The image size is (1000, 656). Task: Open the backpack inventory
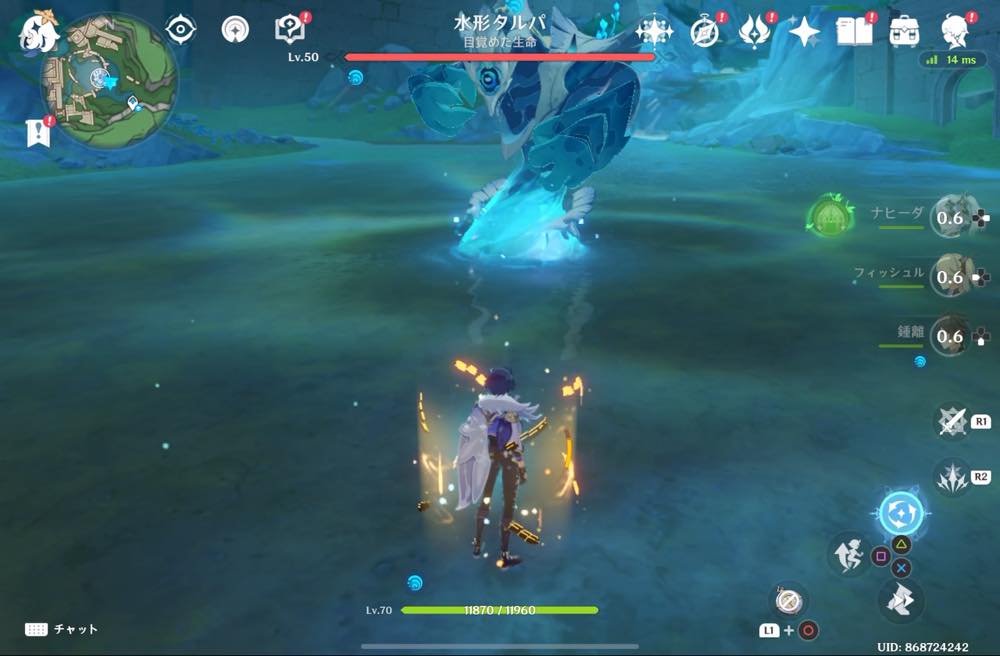coord(905,31)
